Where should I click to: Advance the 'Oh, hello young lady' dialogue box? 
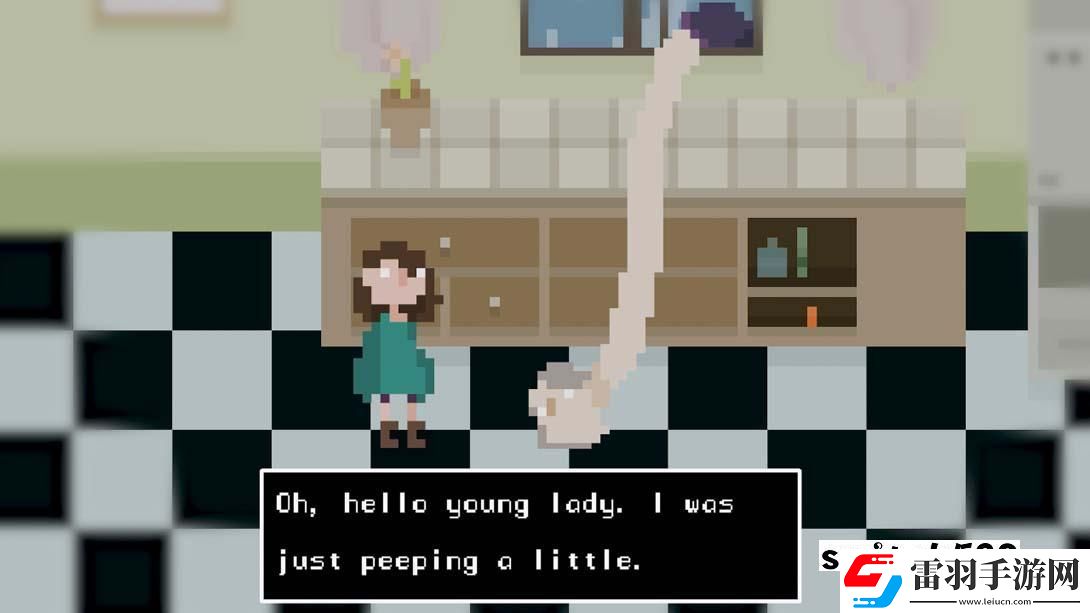(x=530, y=534)
